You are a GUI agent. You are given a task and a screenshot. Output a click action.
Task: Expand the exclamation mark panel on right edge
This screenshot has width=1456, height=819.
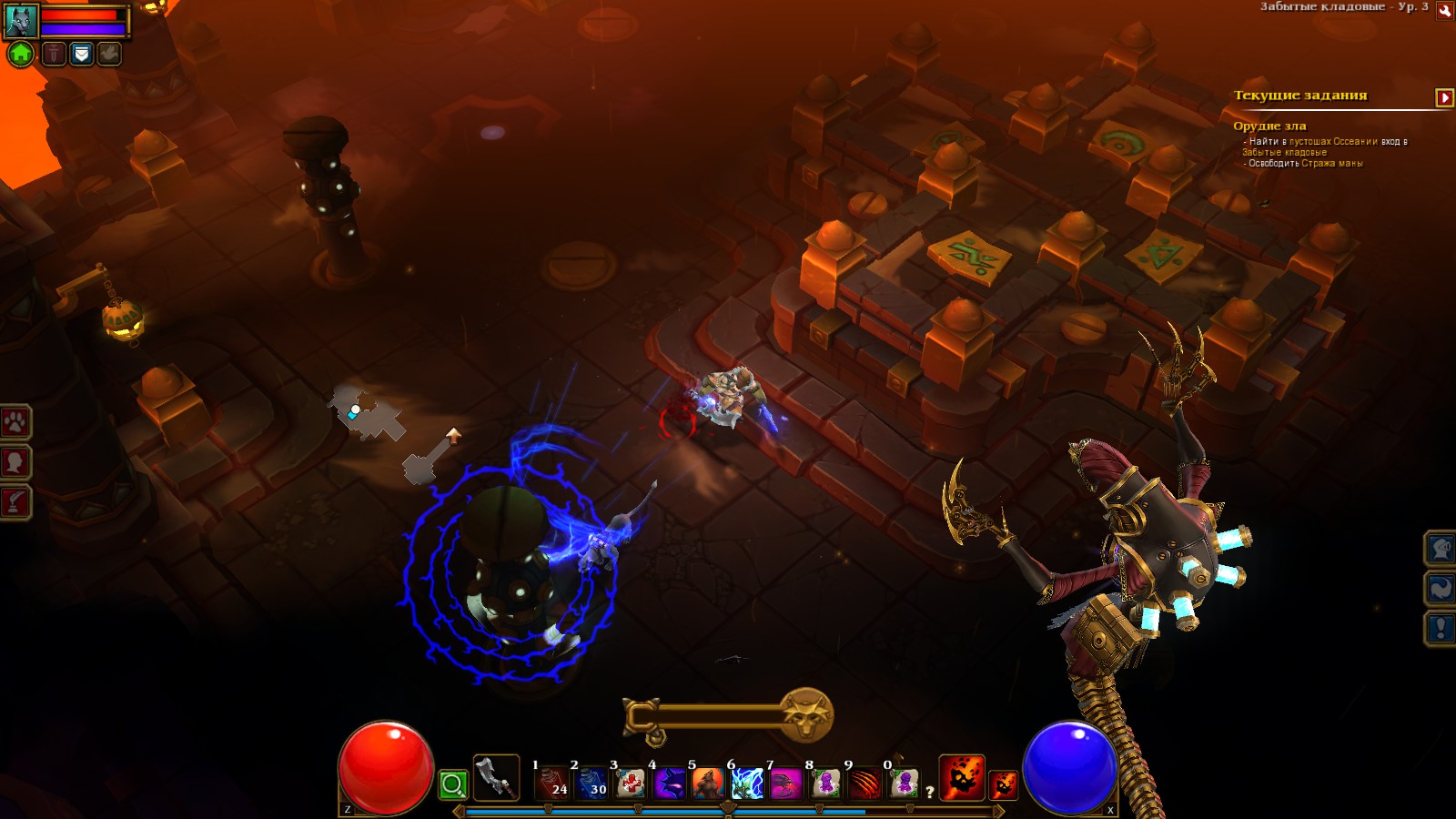coord(1441,626)
